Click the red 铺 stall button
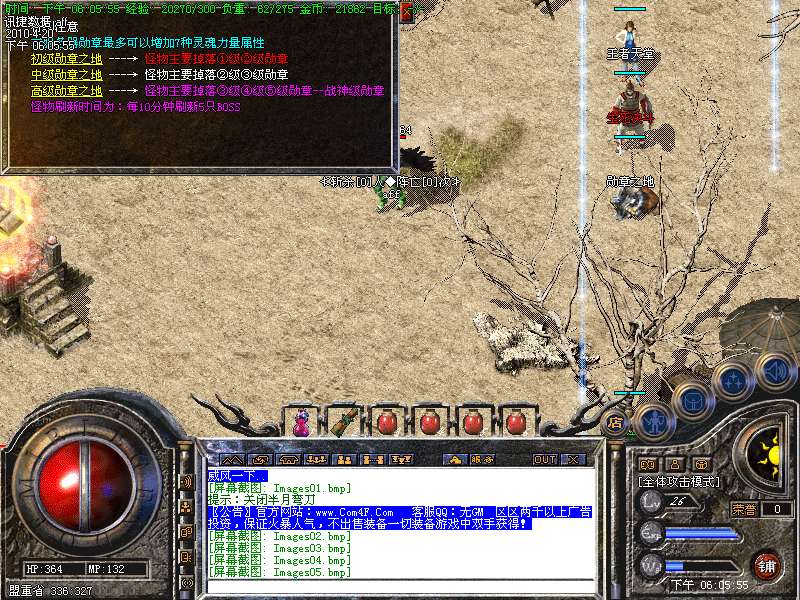Screen dimensions: 800x600 click(x=767, y=564)
